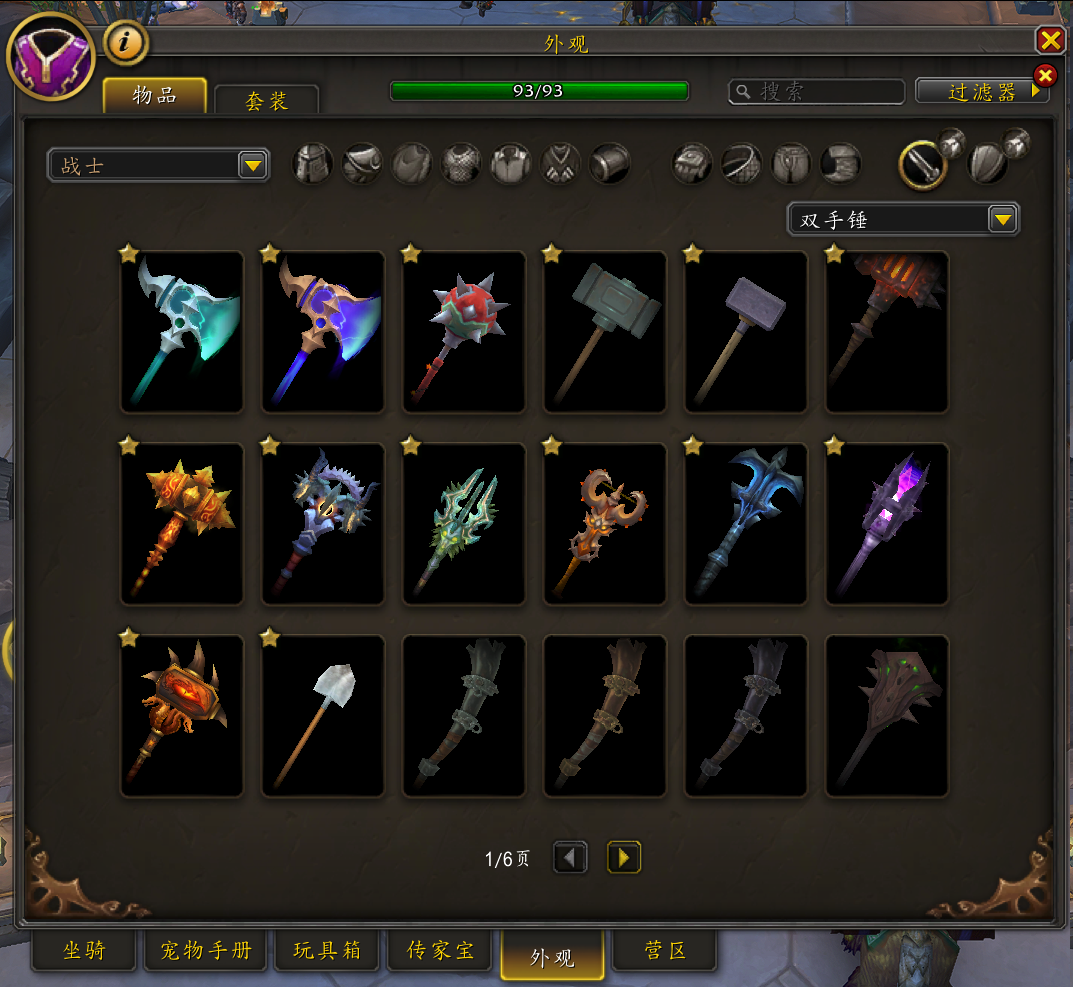The height and width of the screenshot is (987, 1073).
Task: Switch to 宠物手册 pet journal tab
Action: click(x=205, y=950)
